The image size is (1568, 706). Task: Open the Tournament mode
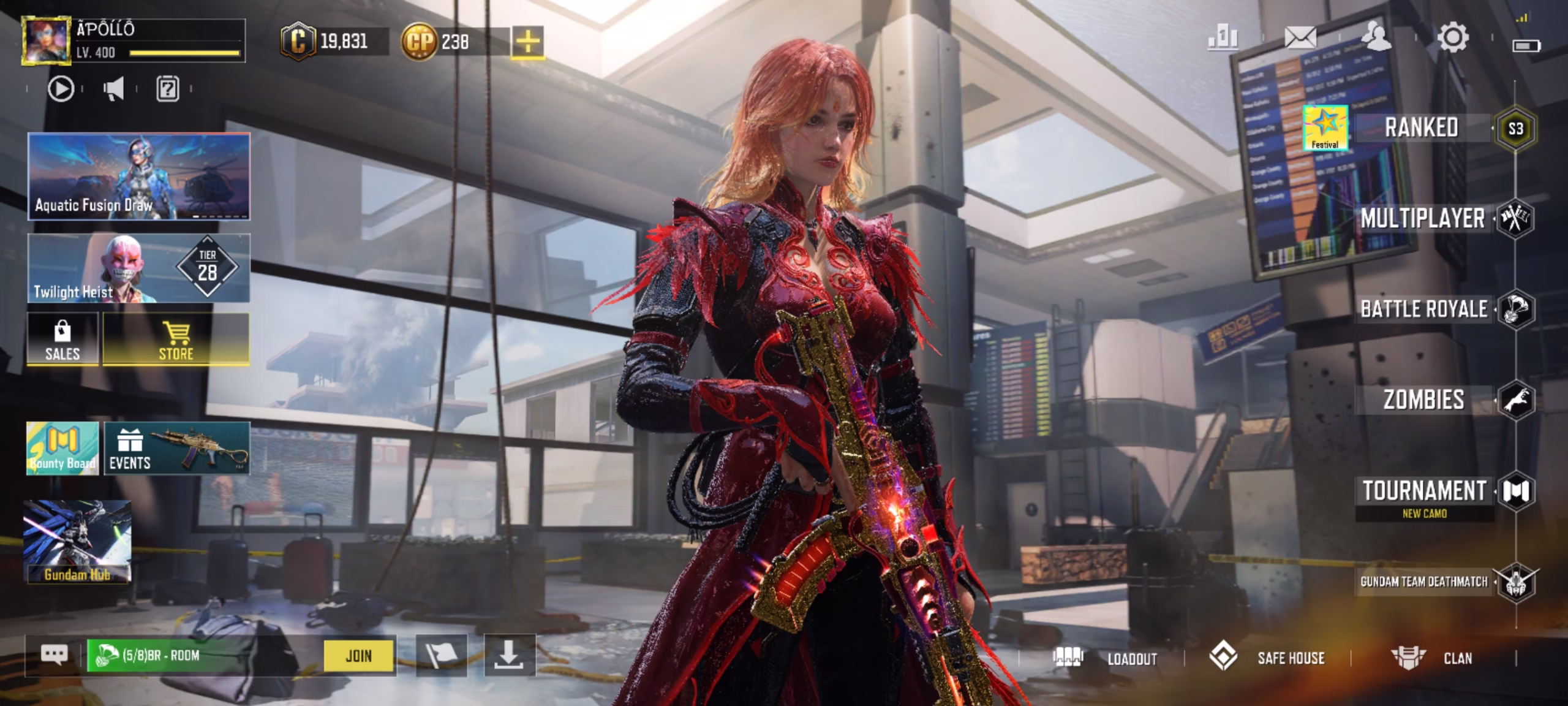[x=1424, y=492]
